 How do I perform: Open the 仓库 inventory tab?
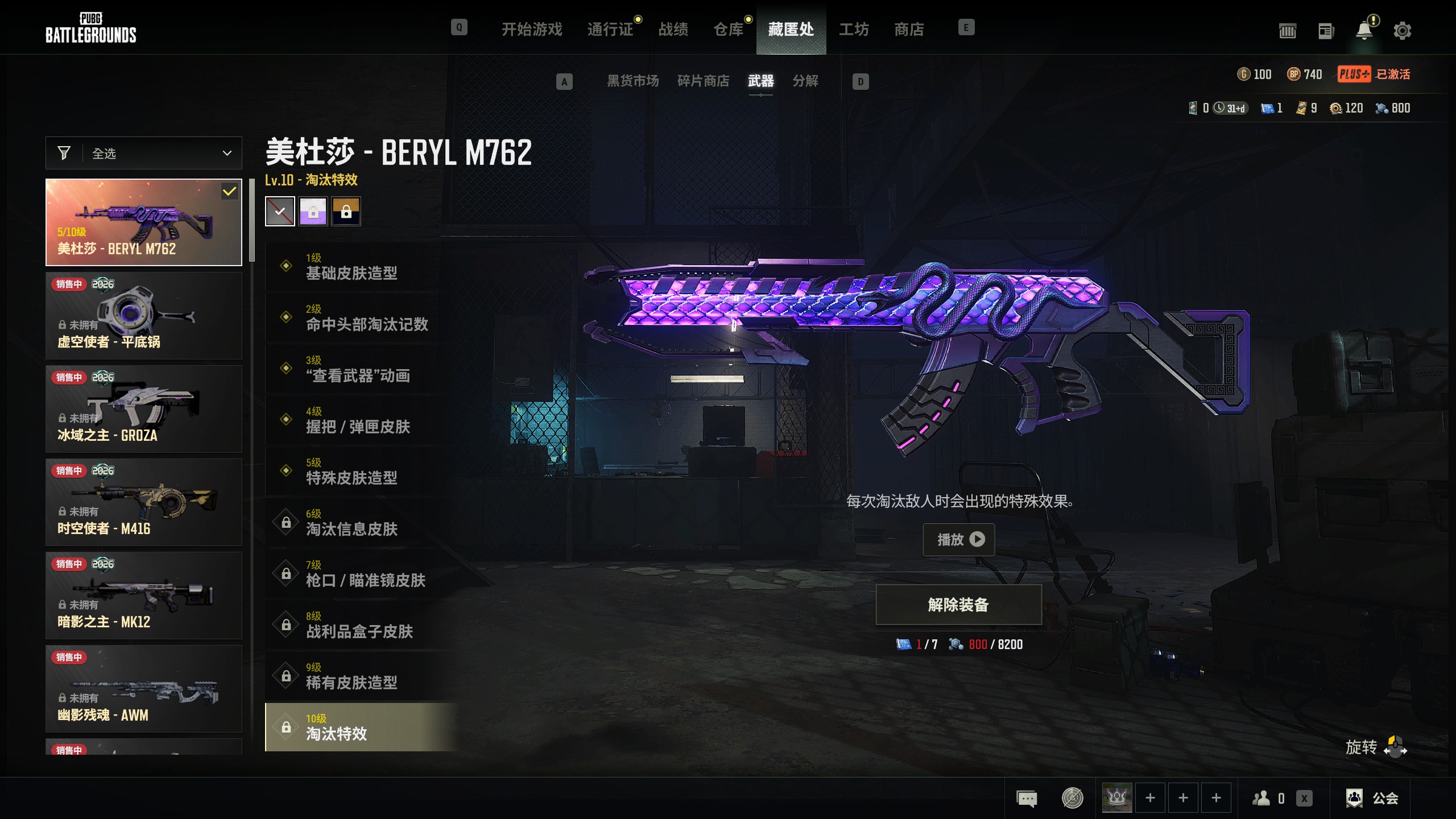click(728, 29)
